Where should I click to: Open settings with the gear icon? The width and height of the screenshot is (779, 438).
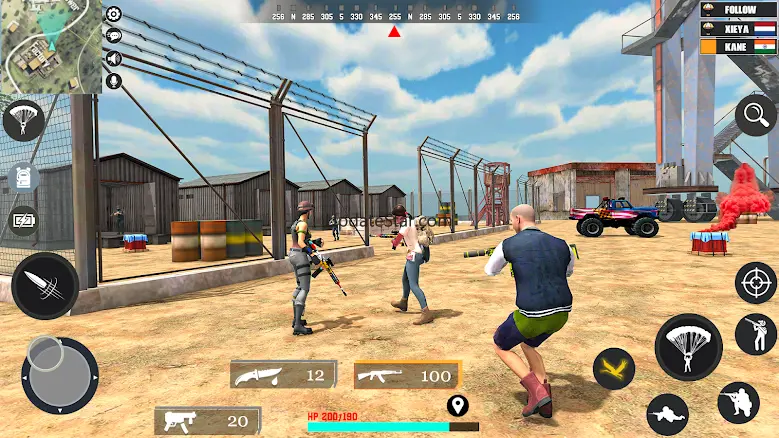(114, 14)
